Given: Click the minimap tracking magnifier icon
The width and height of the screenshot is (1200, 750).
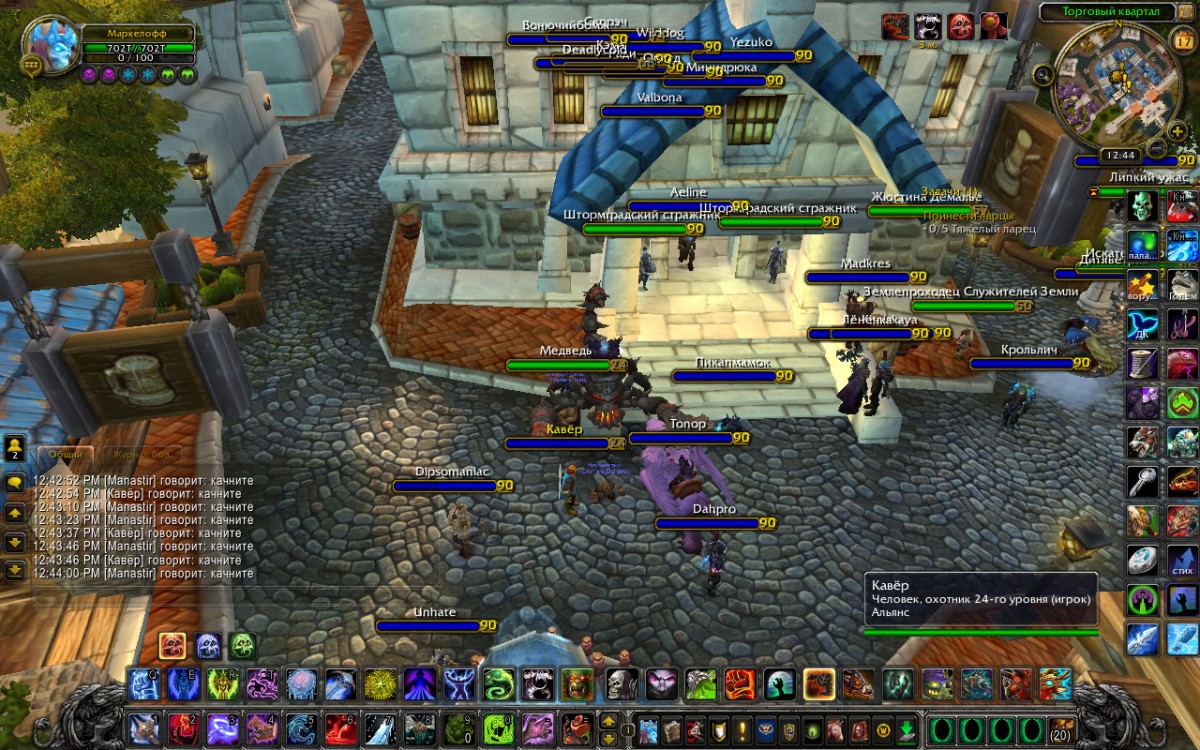Looking at the screenshot, I should point(1043,73).
